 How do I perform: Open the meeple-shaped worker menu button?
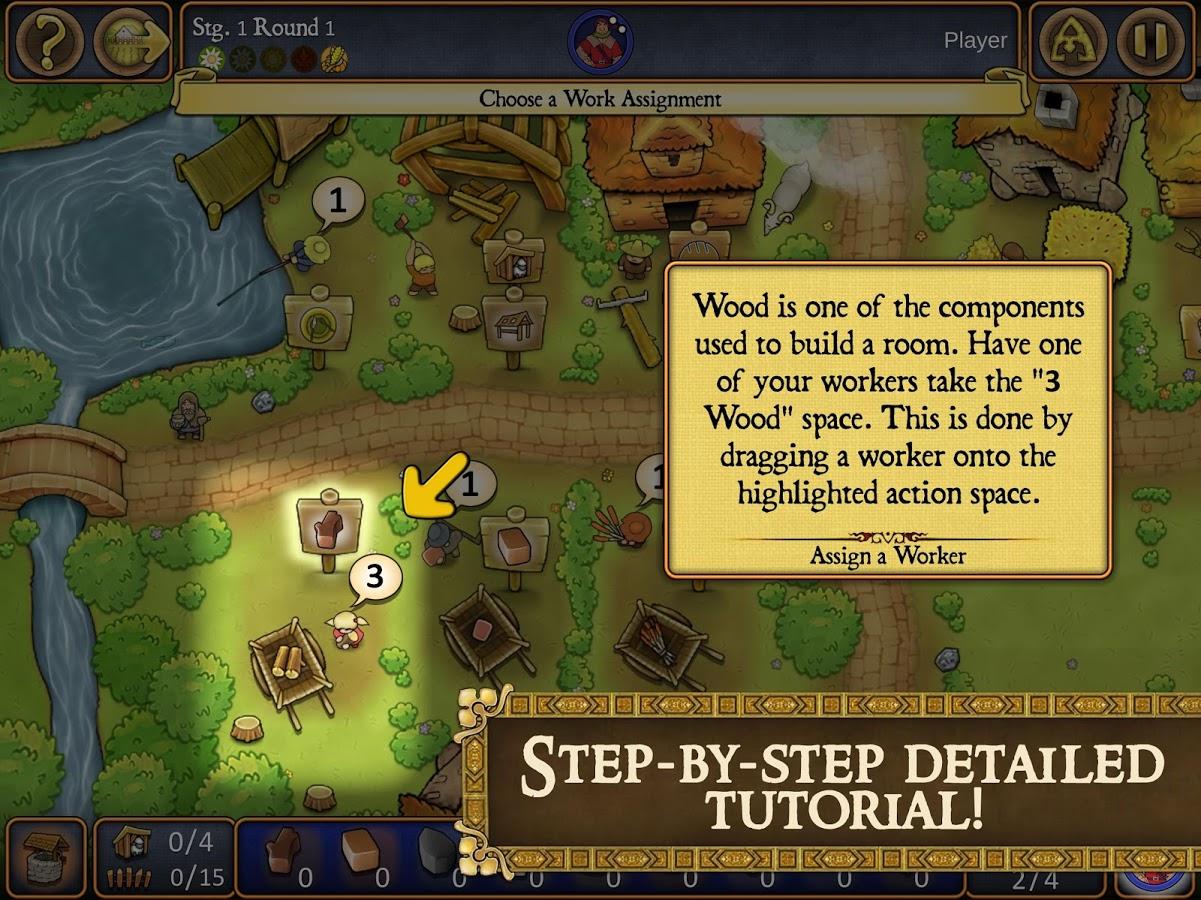coord(1073,42)
